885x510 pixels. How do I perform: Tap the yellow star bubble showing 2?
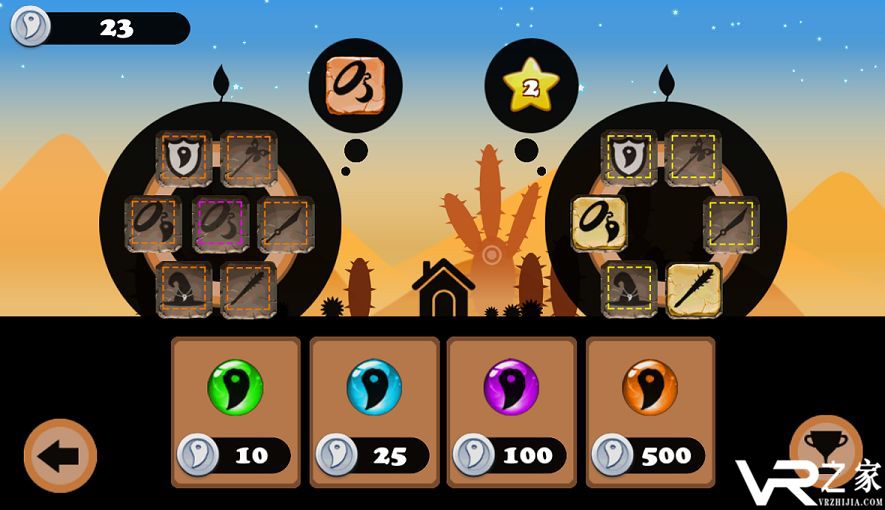coord(531,86)
